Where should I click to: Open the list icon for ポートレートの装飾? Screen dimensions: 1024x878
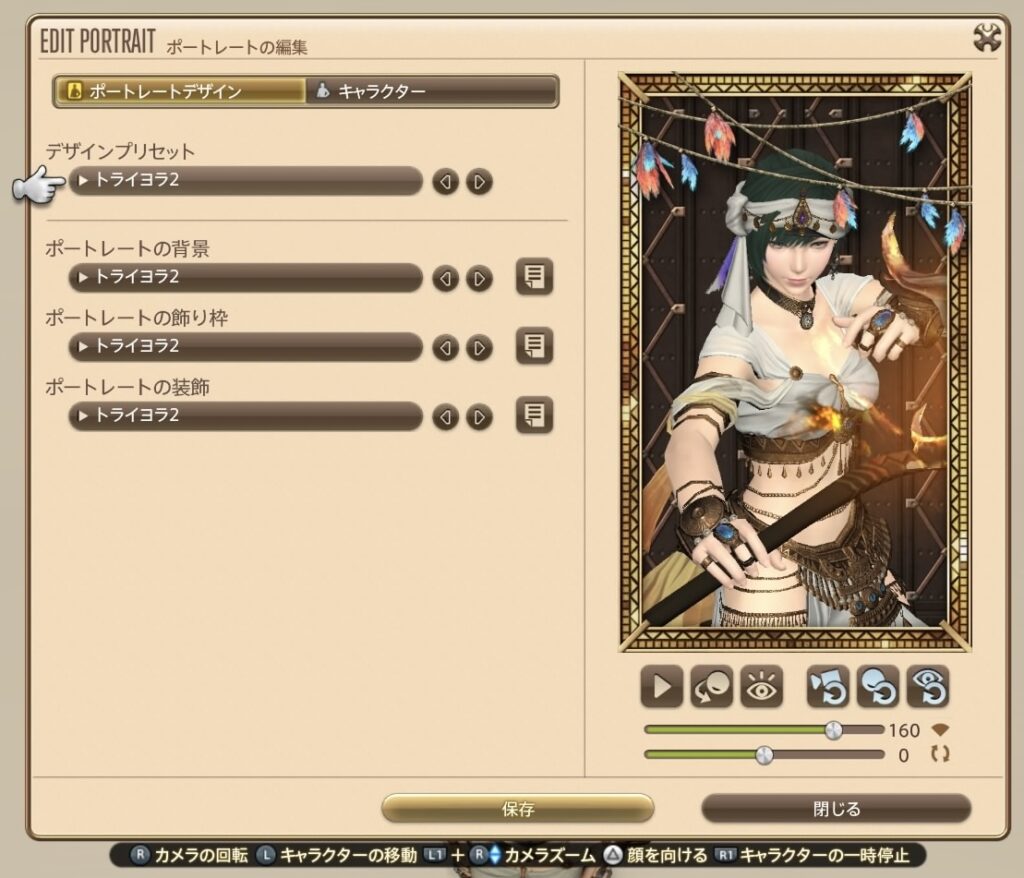(534, 415)
